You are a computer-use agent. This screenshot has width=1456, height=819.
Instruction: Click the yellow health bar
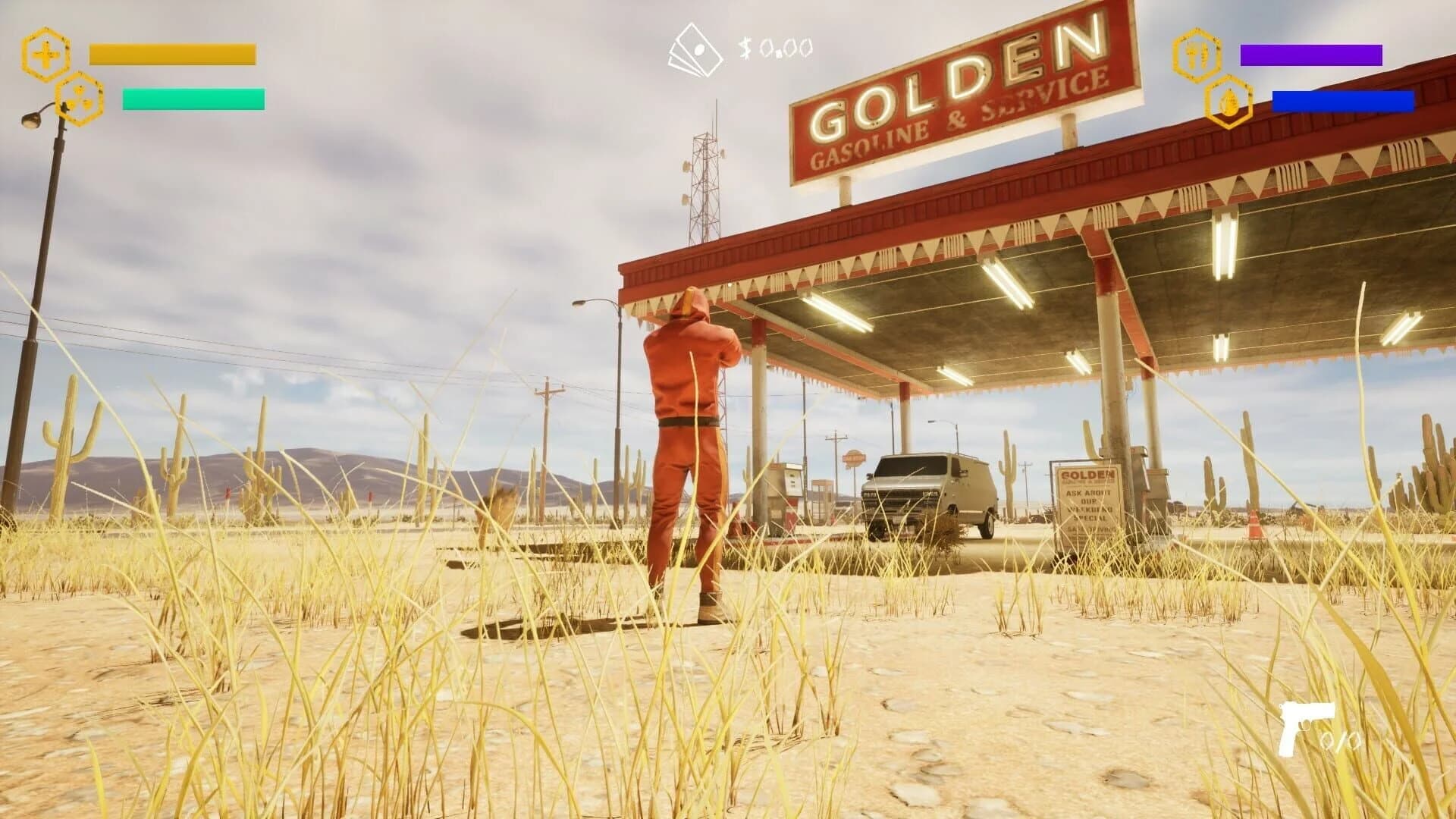pos(173,53)
